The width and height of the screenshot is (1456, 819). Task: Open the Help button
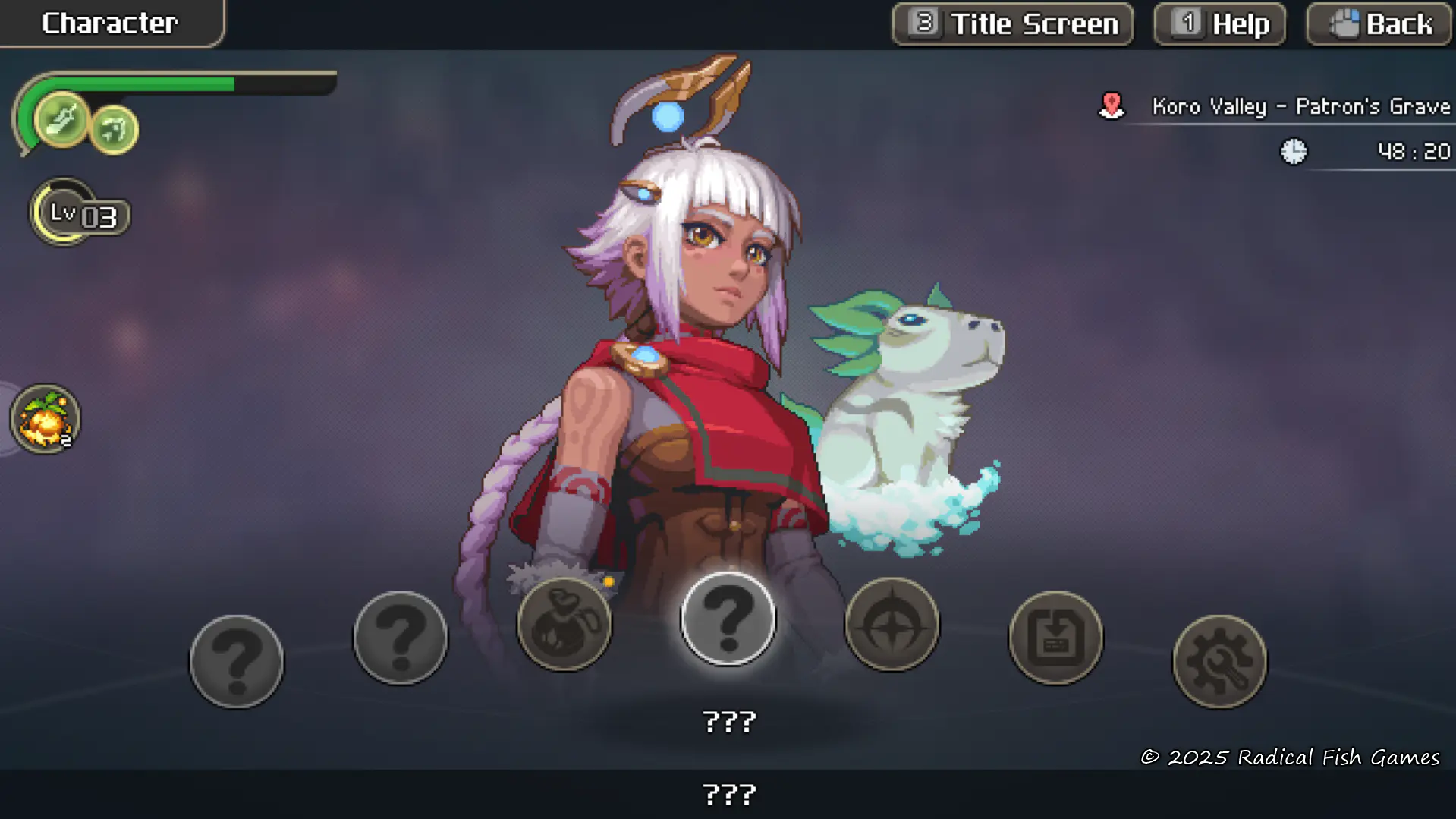1219,24
